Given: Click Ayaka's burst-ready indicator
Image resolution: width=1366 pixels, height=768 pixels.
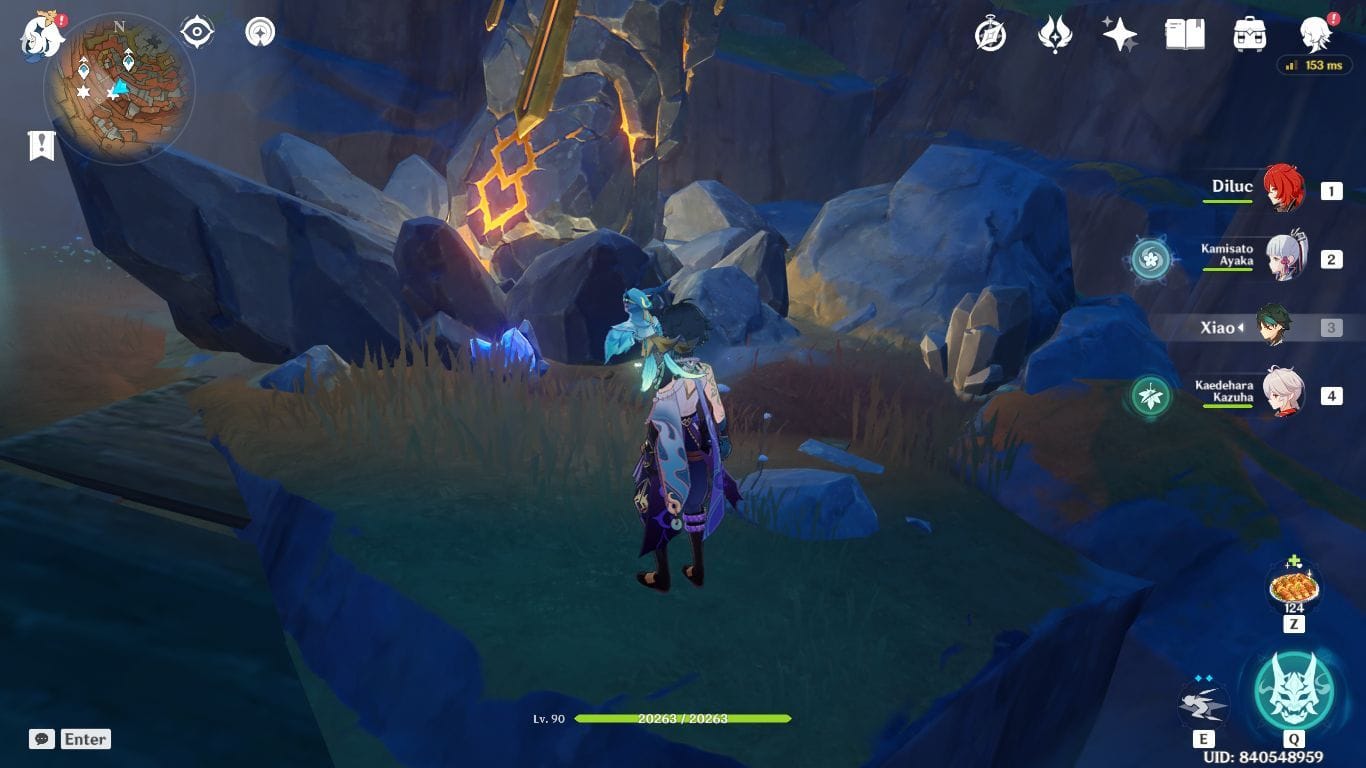Looking at the screenshot, I should (x=1150, y=258).
